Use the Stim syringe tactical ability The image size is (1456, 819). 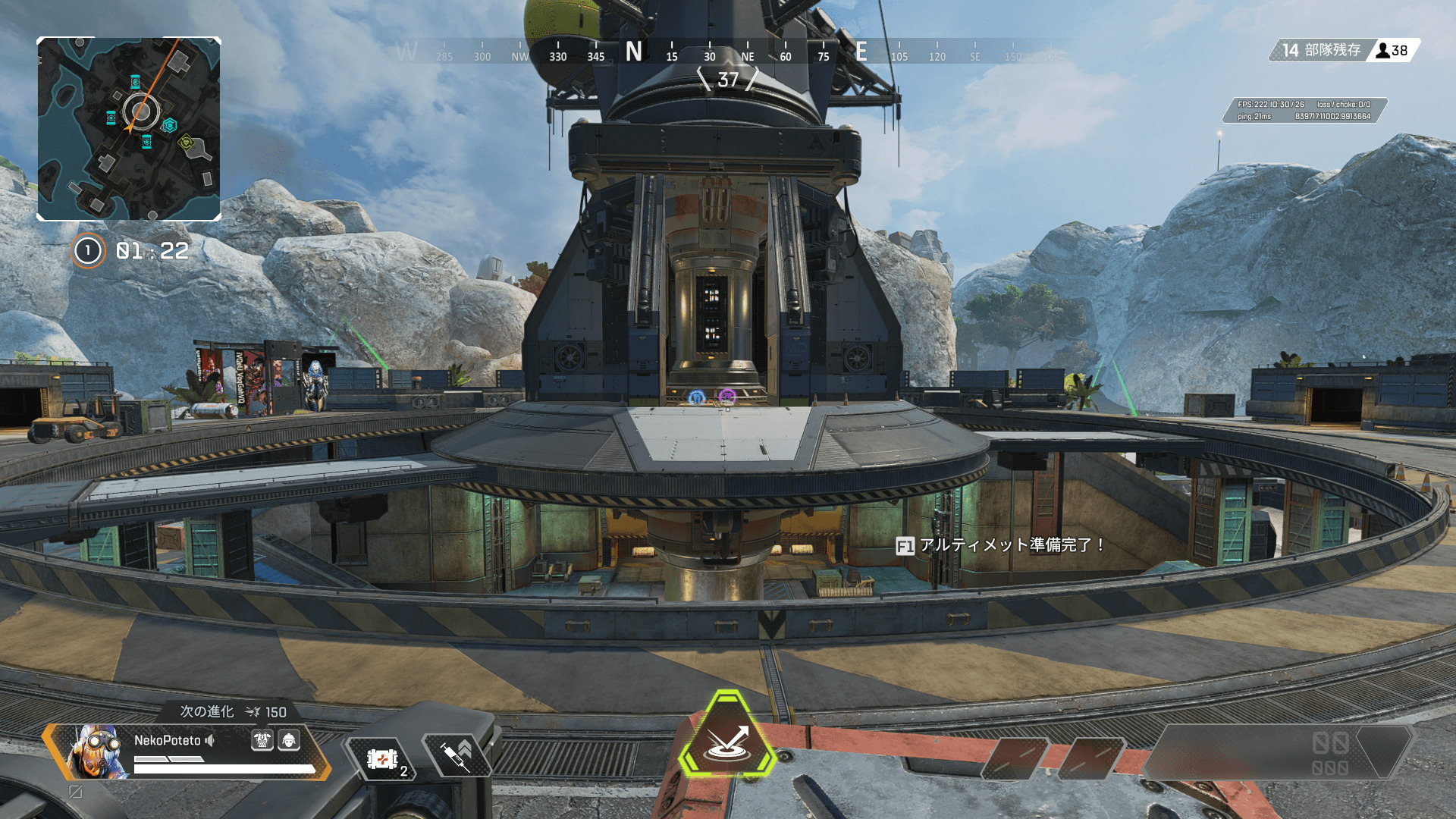457,755
